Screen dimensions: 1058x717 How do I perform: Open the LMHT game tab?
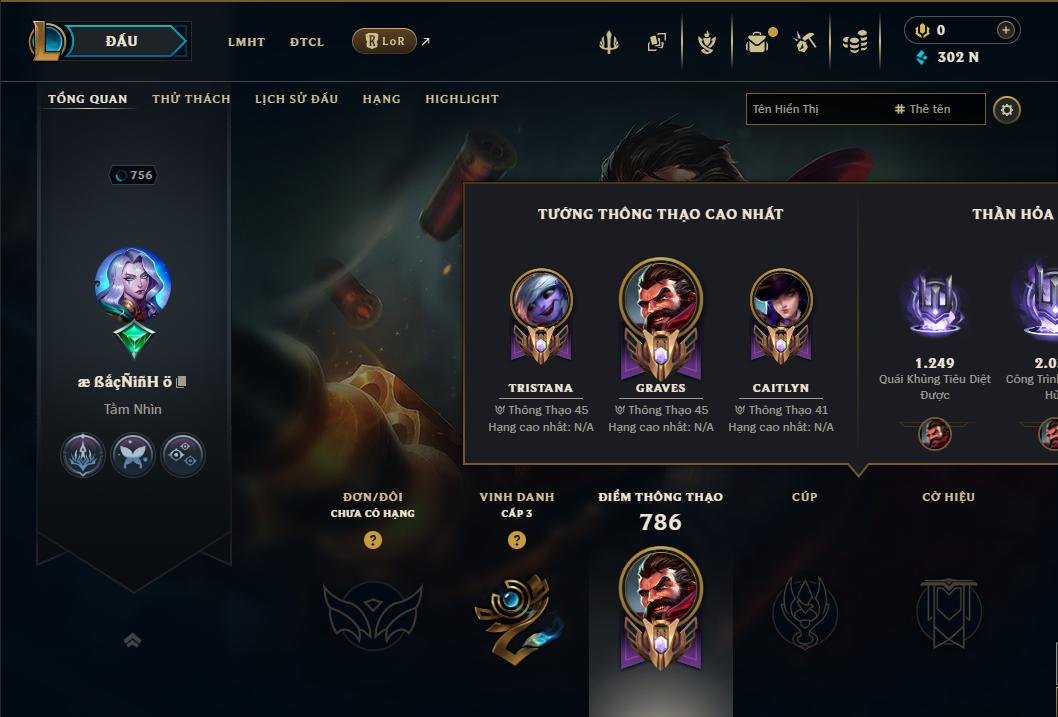pyautogui.click(x=246, y=42)
